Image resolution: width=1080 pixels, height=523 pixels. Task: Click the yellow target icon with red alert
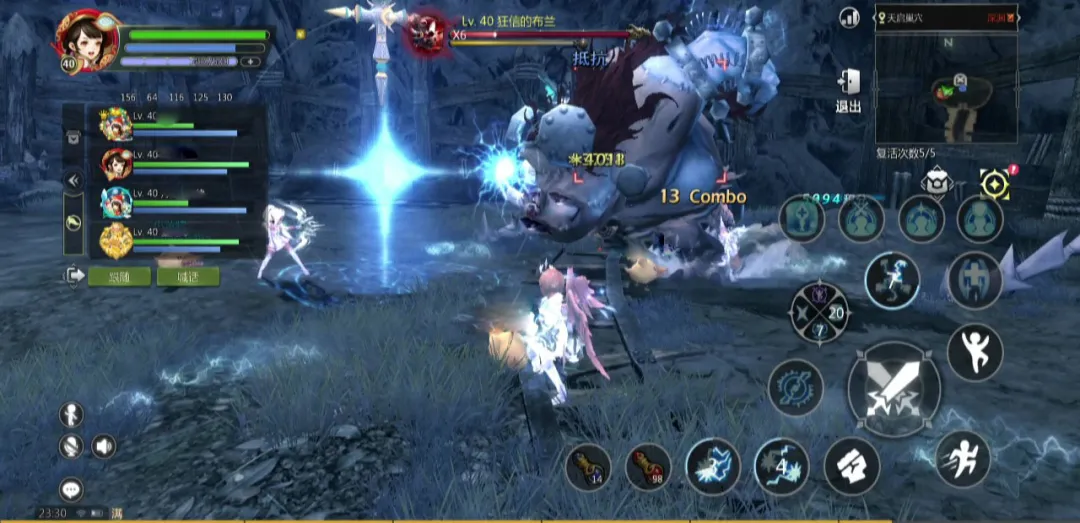(x=995, y=183)
